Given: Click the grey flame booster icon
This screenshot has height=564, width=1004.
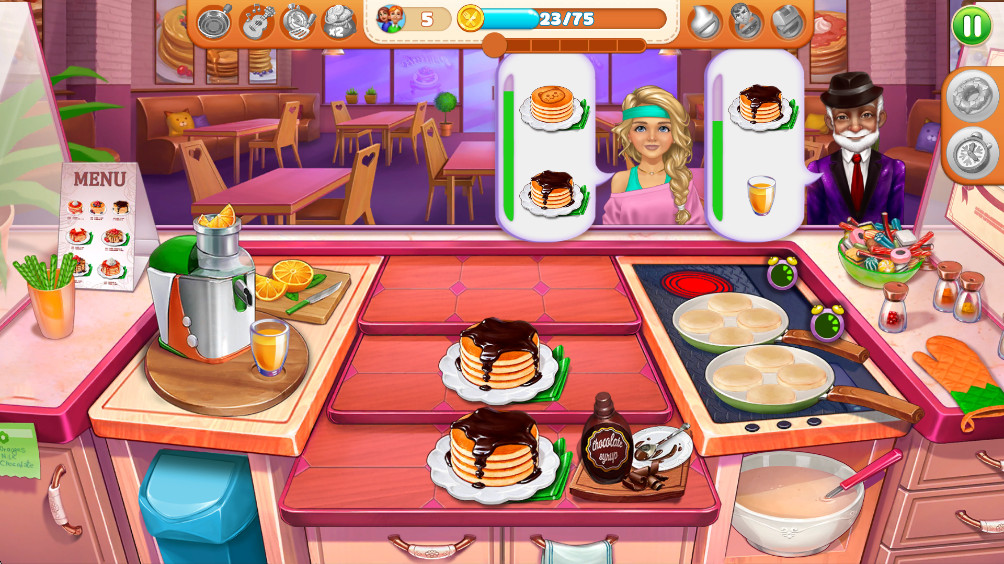Looking at the screenshot, I should coord(705,21).
